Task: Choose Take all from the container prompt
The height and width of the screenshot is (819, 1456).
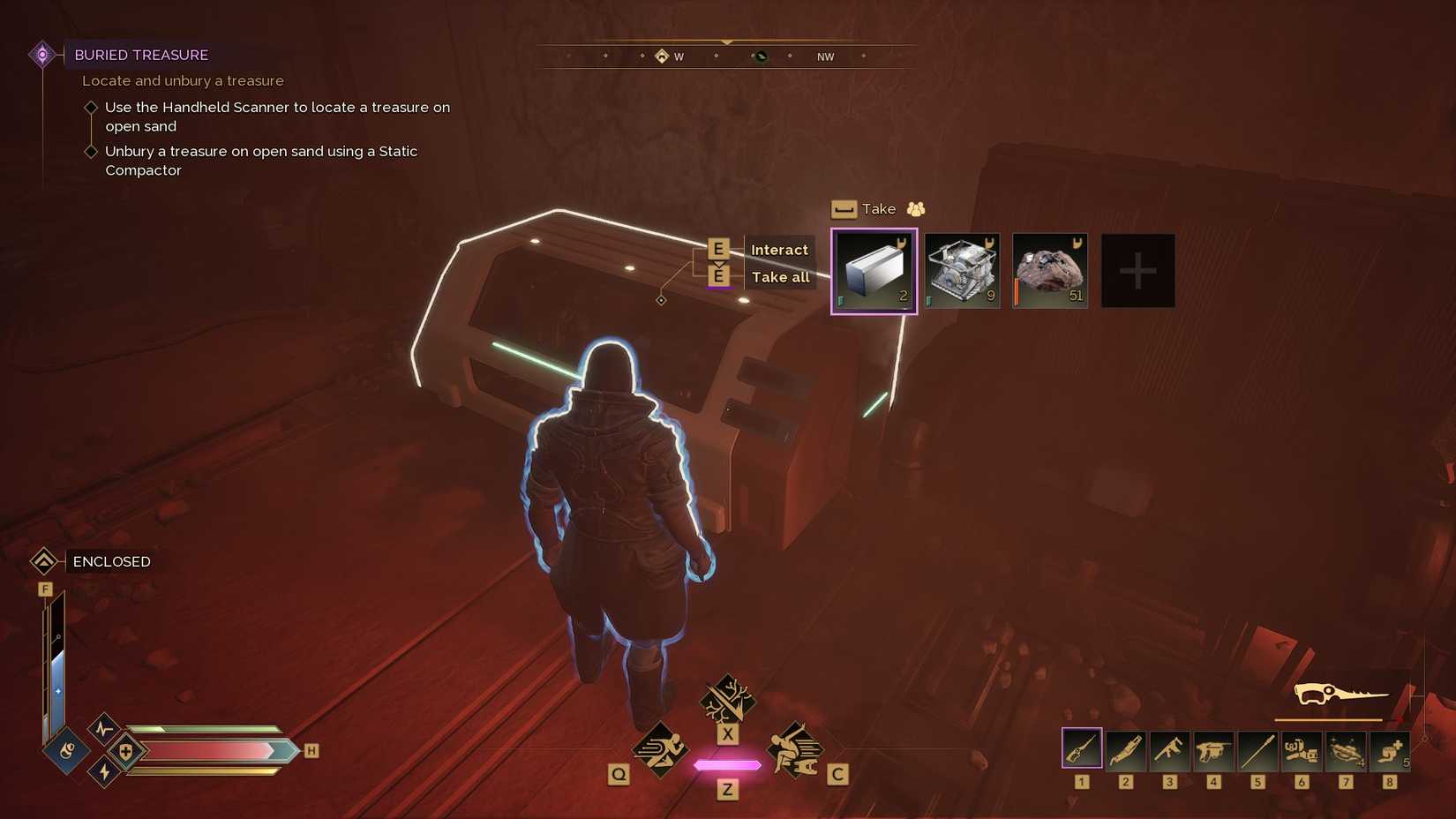Action: (x=781, y=276)
